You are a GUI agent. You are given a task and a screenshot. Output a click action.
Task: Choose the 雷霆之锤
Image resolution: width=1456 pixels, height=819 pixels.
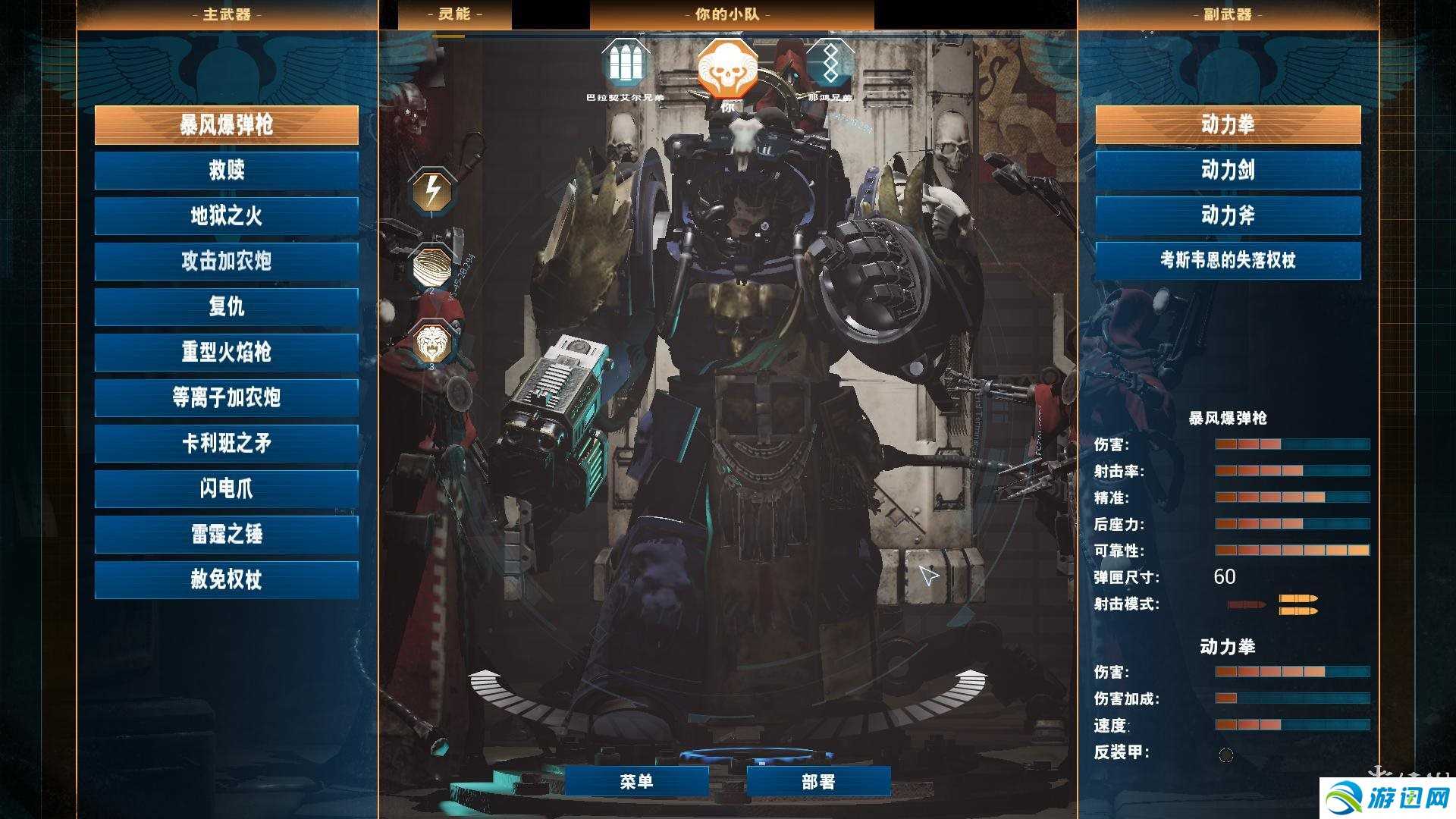[226, 535]
